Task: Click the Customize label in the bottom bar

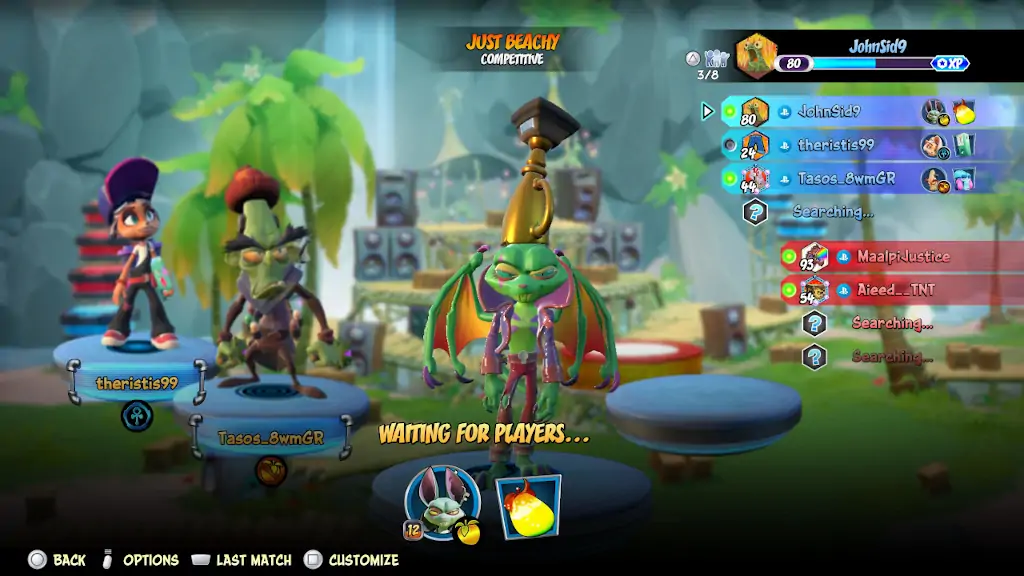Action: 363,560
